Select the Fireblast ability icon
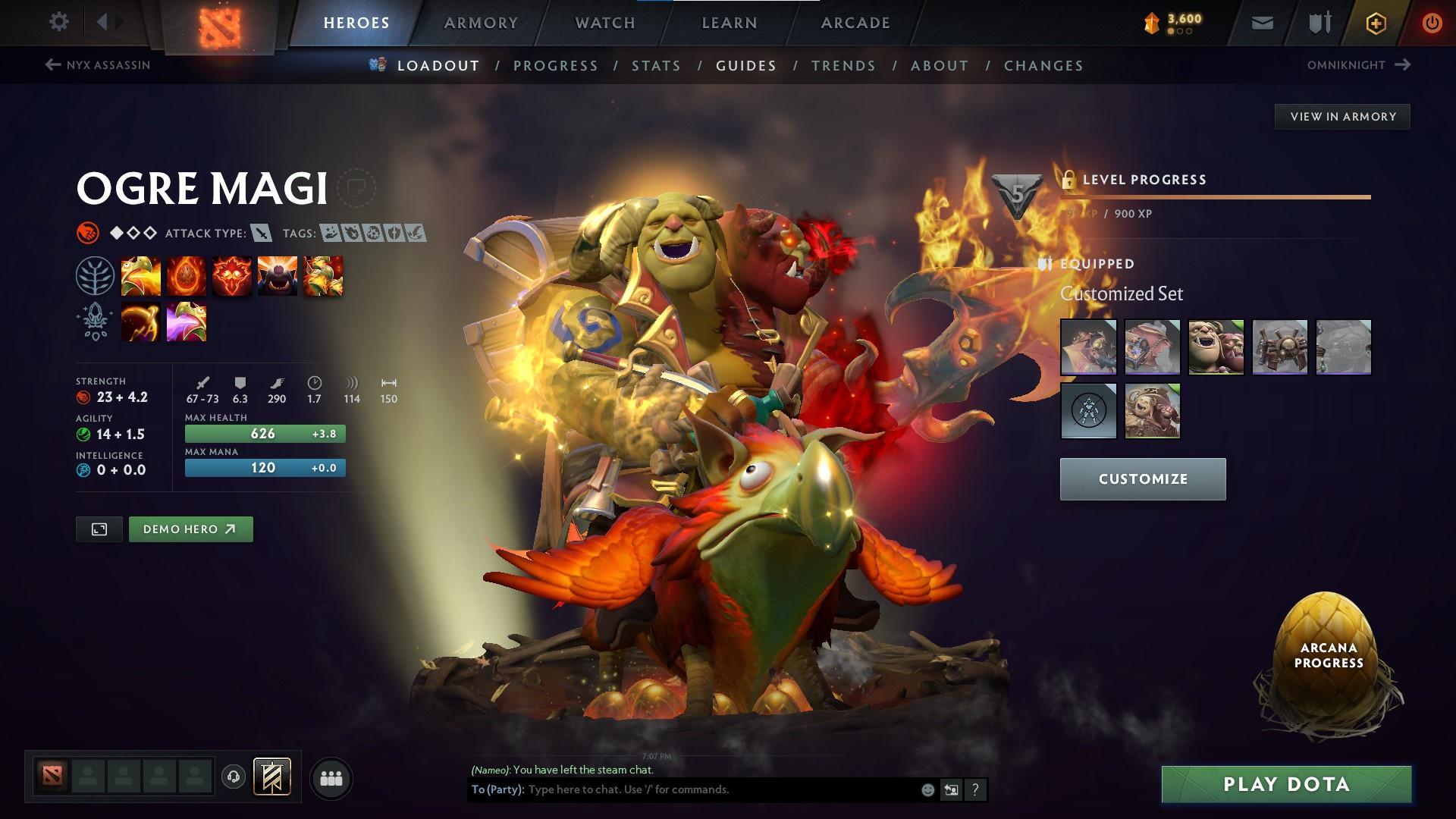Screen dimensions: 1456x819 140,275
